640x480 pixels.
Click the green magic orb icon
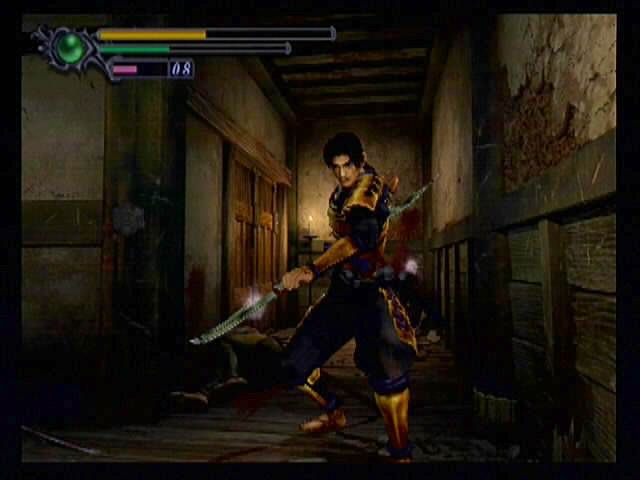(71, 48)
